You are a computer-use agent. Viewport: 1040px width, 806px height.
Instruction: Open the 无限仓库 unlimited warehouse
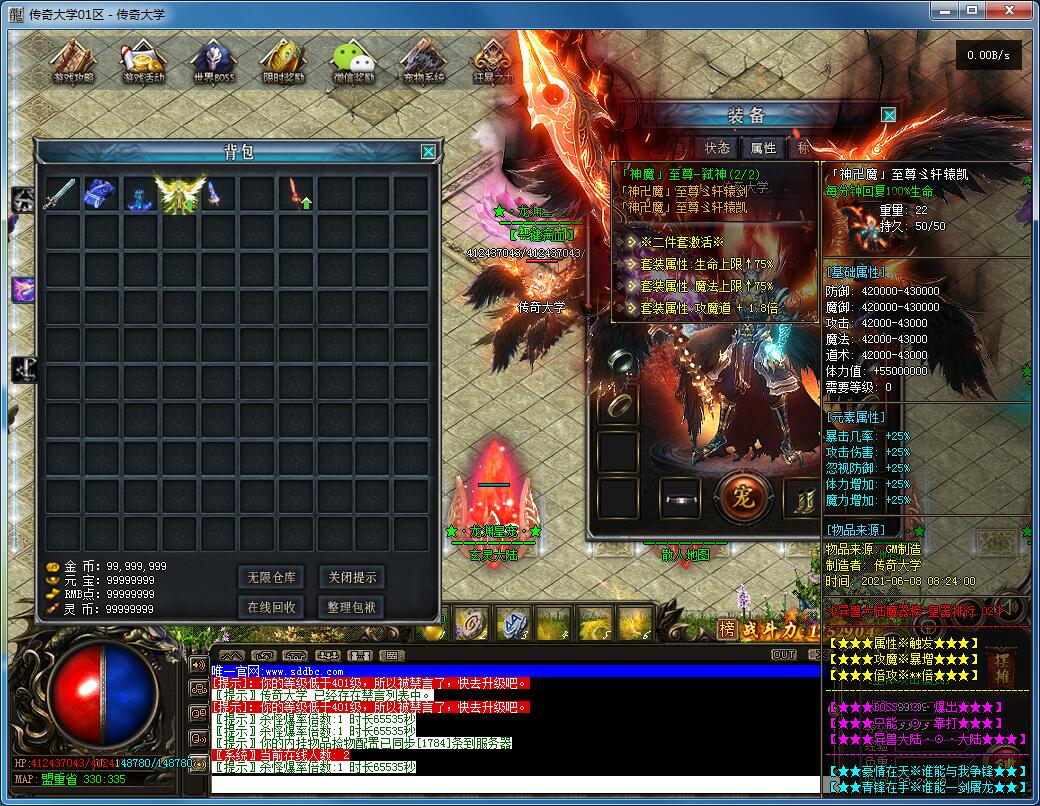(x=272, y=577)
